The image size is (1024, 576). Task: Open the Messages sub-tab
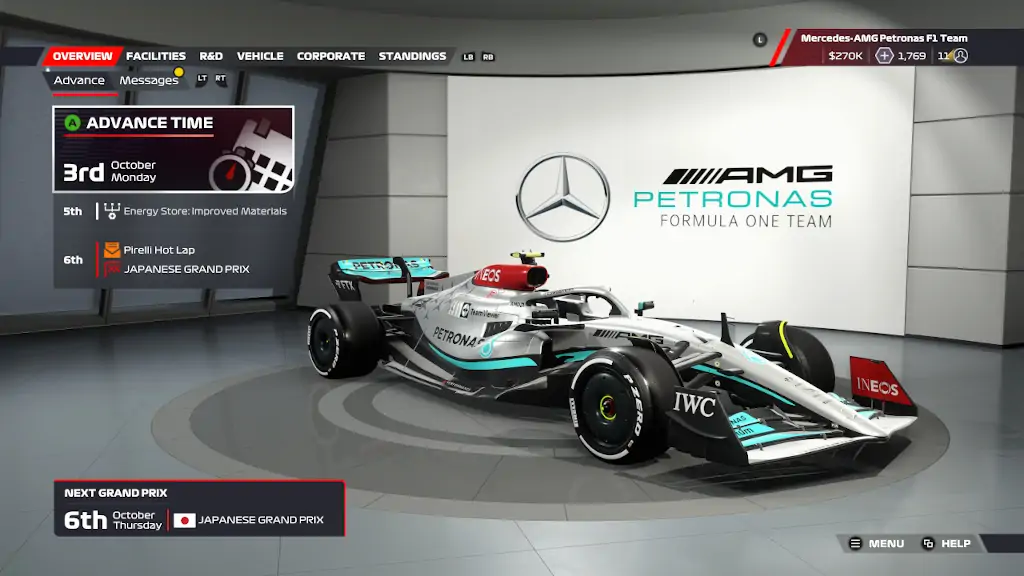point(148,80)
